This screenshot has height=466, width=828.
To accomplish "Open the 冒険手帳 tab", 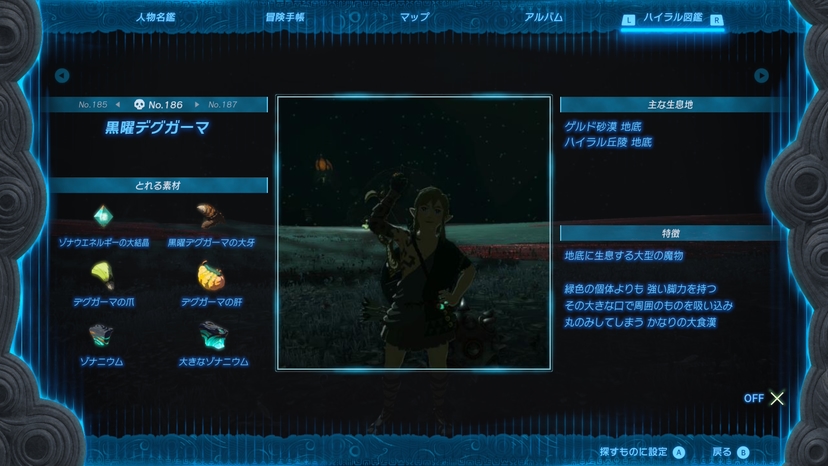I will 284,17.
